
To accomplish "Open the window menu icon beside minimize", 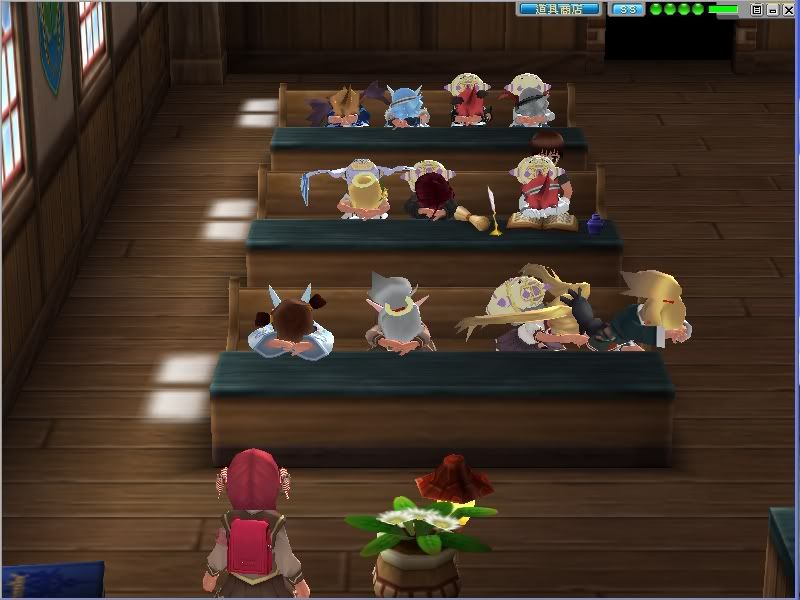I will (757, 9).
